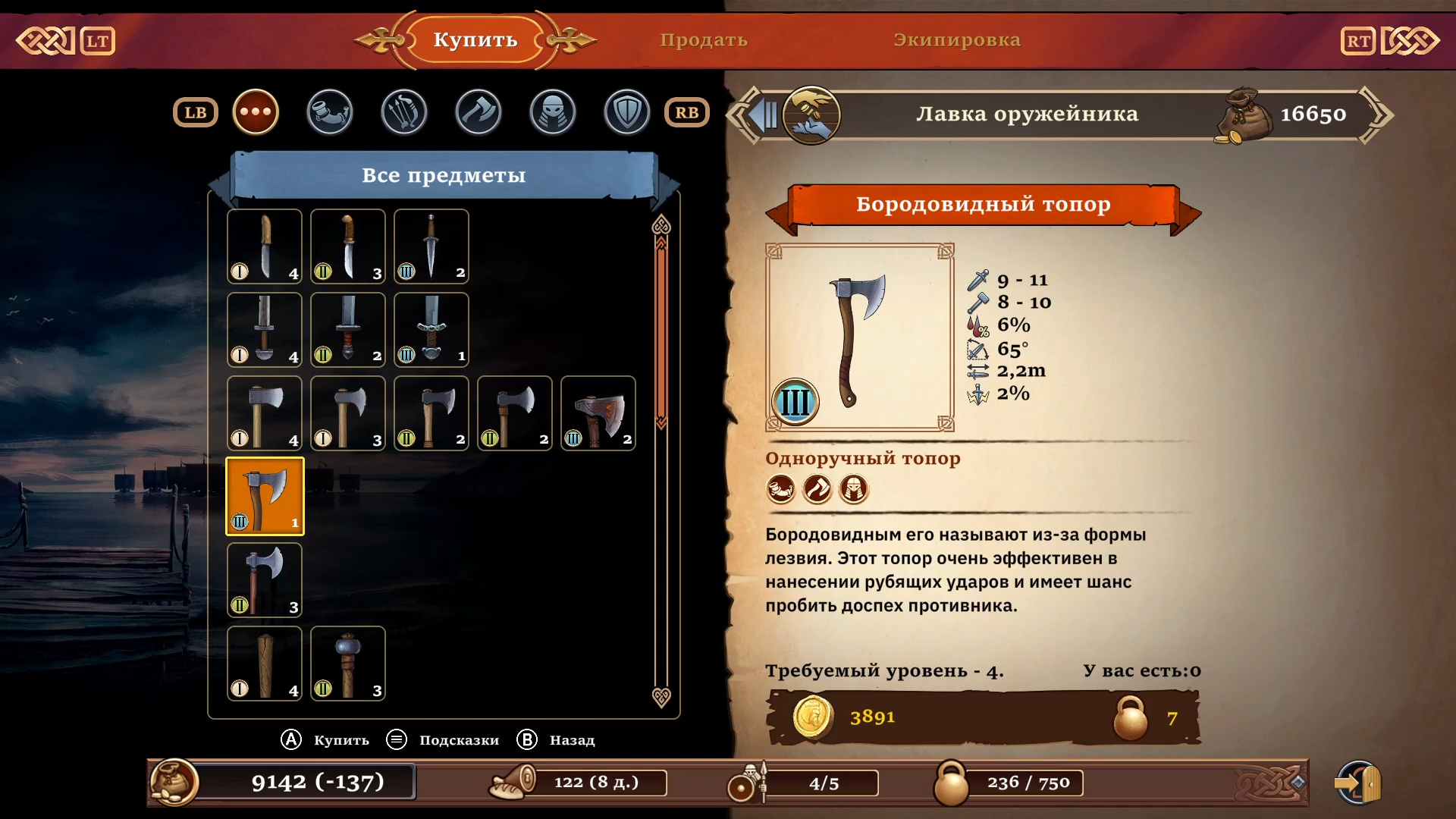Filter by the drinking horn category
Screen dimensions: 1456x819
click(x=330, y=112)
